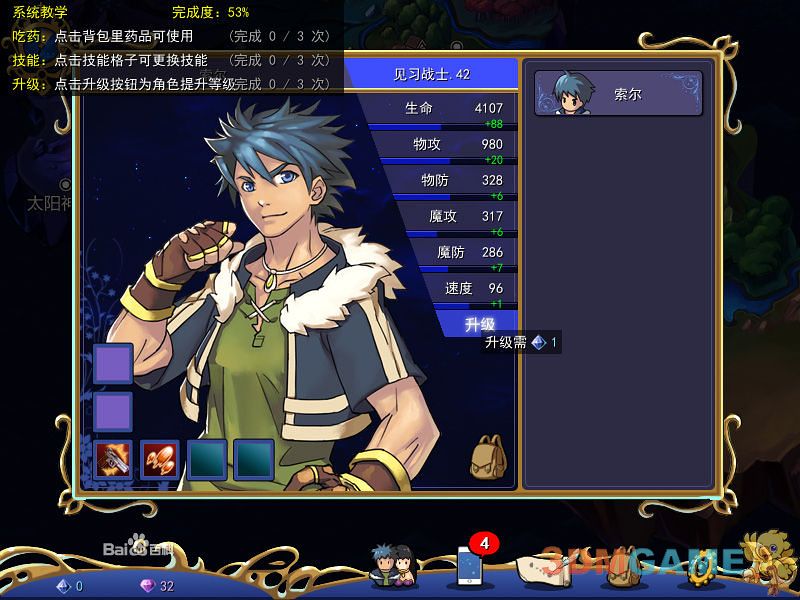Click the 升级 level-up button

tap(479, 324)
